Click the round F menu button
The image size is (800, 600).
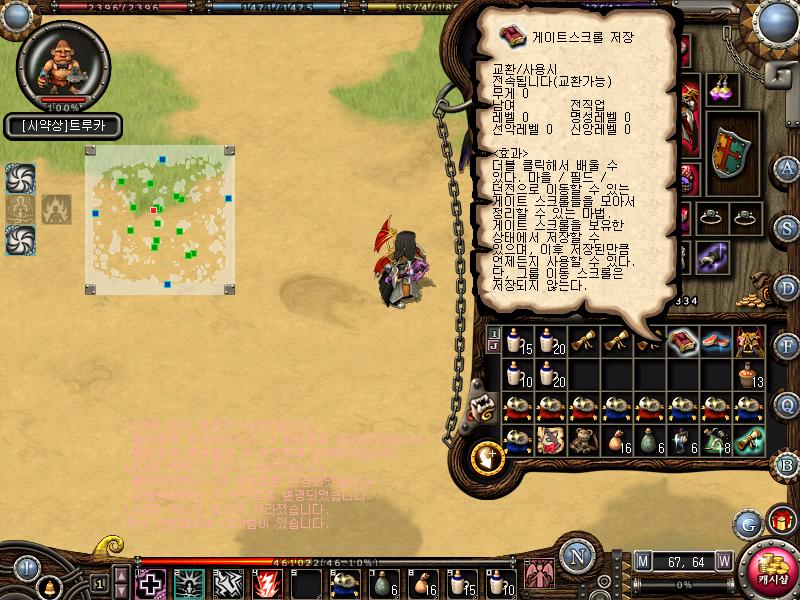pos(787,347)
